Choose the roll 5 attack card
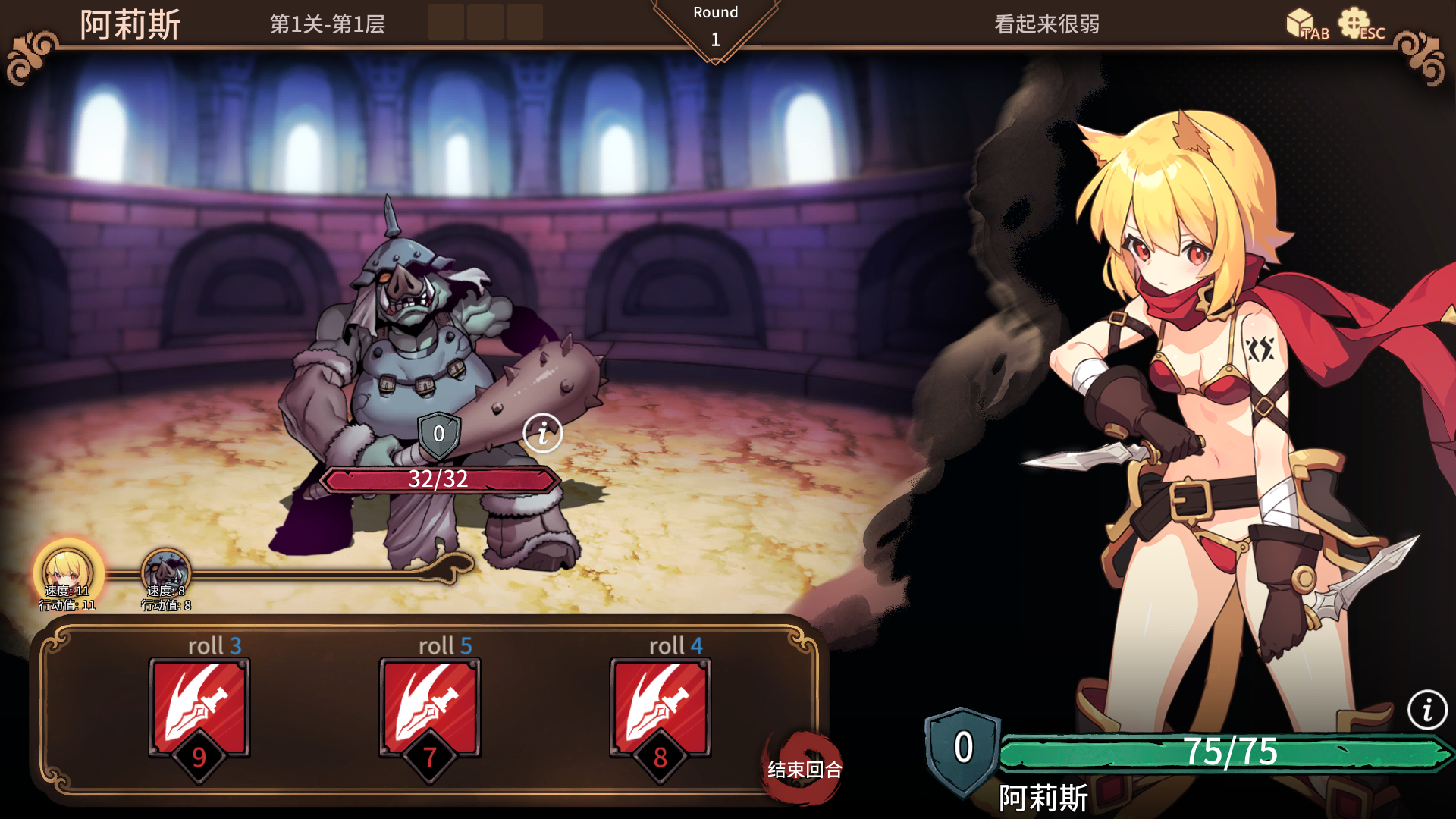 (430, 708)
